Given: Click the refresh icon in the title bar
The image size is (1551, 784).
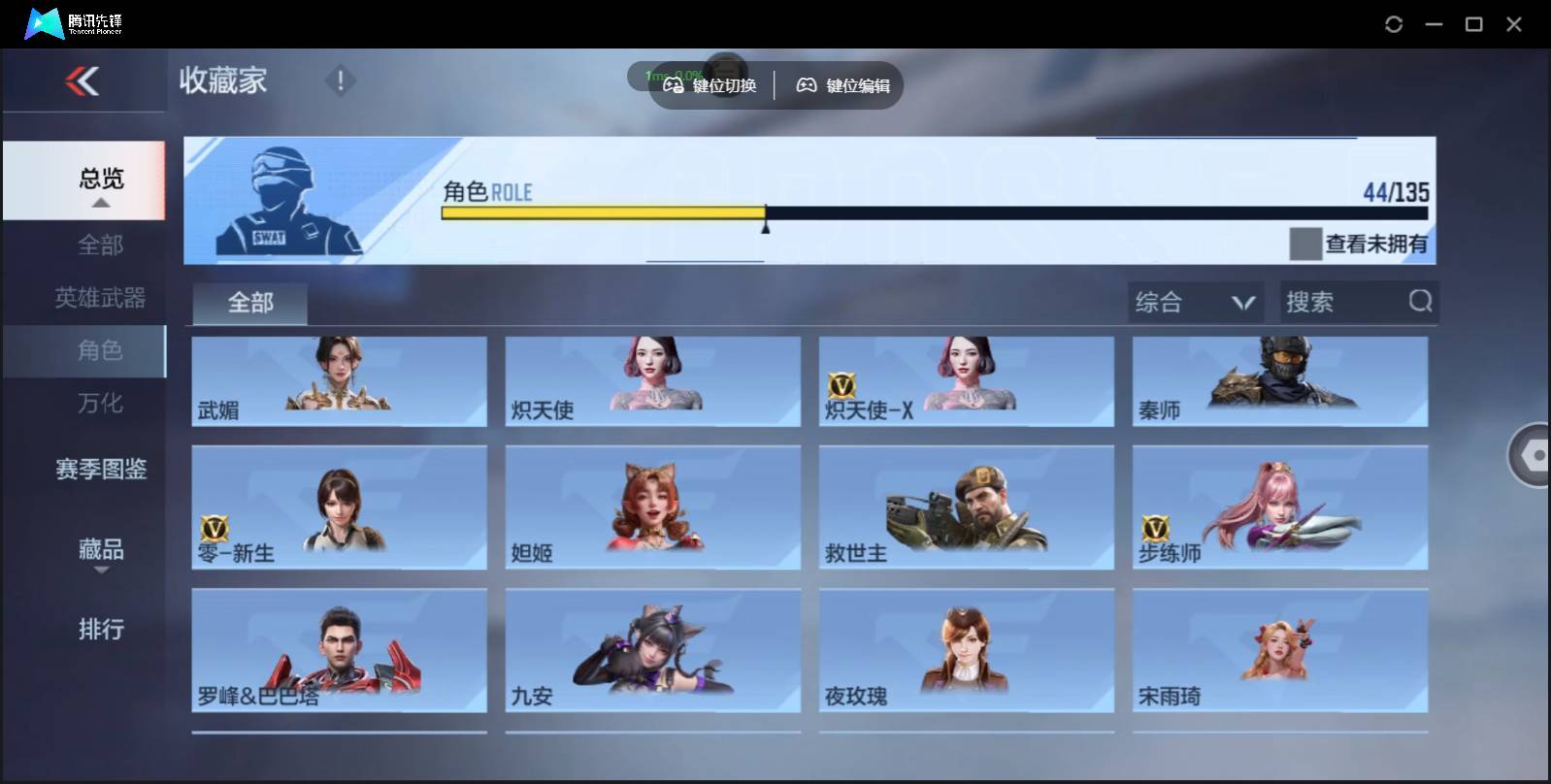Looking at the screenshot, I should (1395, 23).
